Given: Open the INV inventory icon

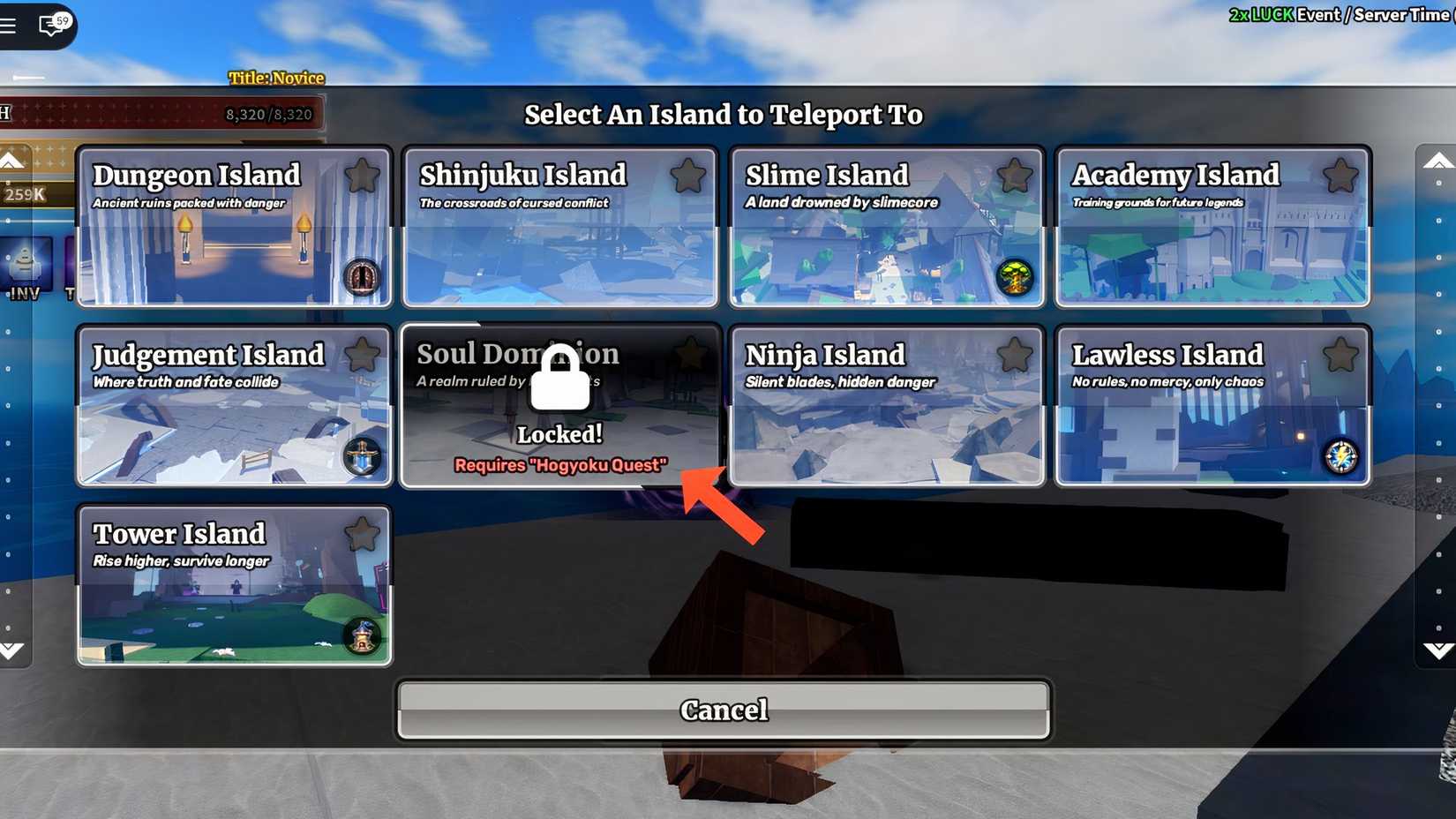Looking at the screenshot, I should (24, 265).
